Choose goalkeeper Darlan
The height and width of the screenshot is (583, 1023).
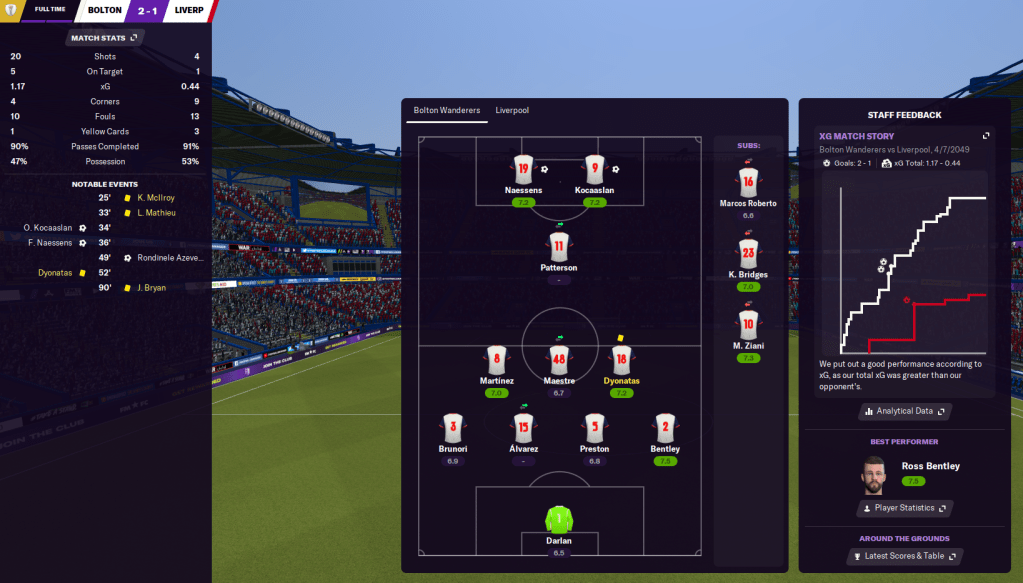click(558, 521)
